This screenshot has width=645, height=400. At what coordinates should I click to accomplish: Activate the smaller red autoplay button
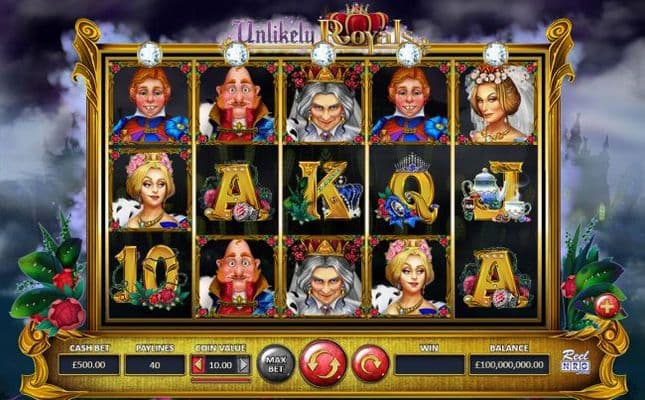click(369, 362)
